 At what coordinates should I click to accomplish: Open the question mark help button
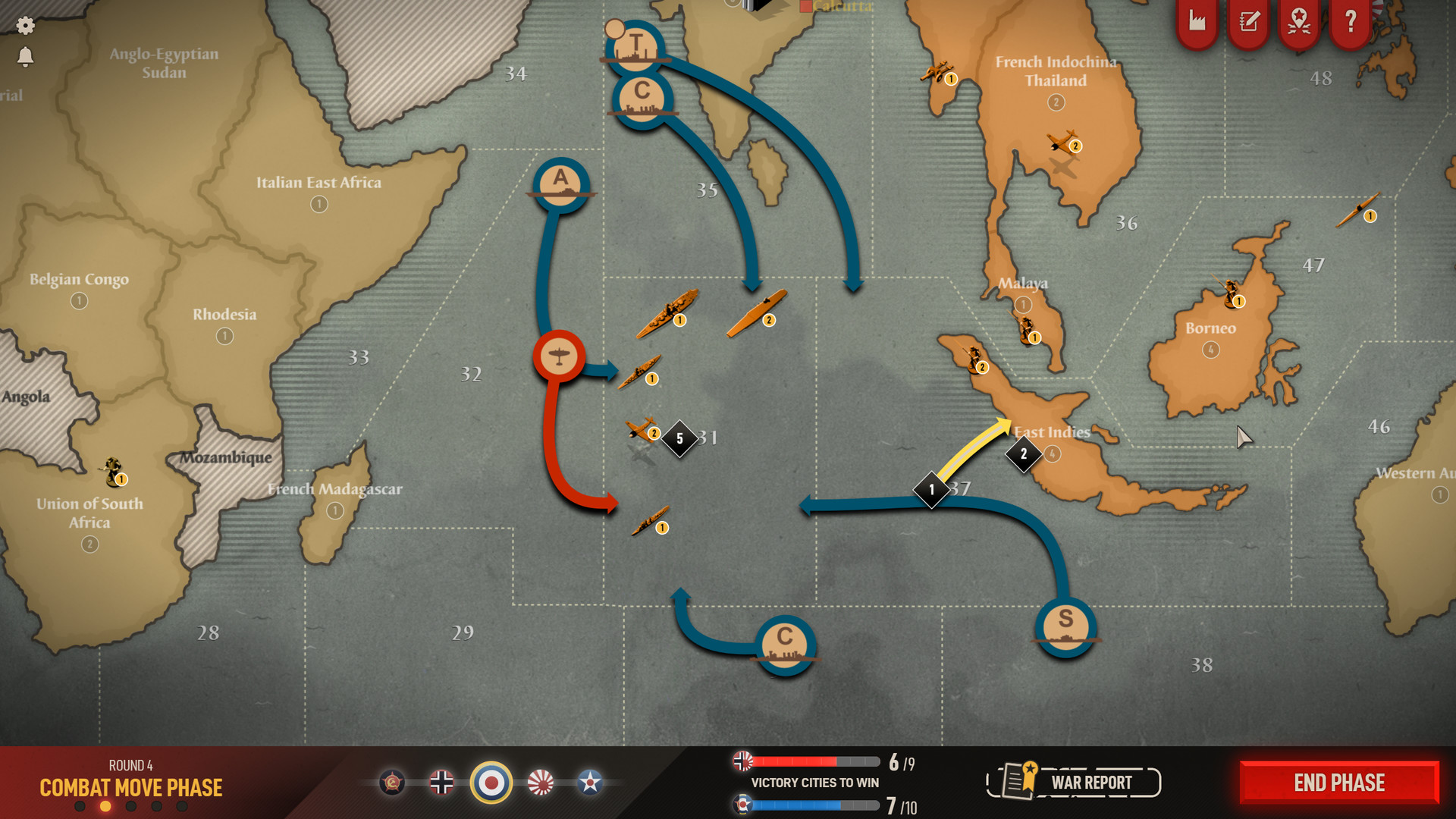pos(1350,21)
